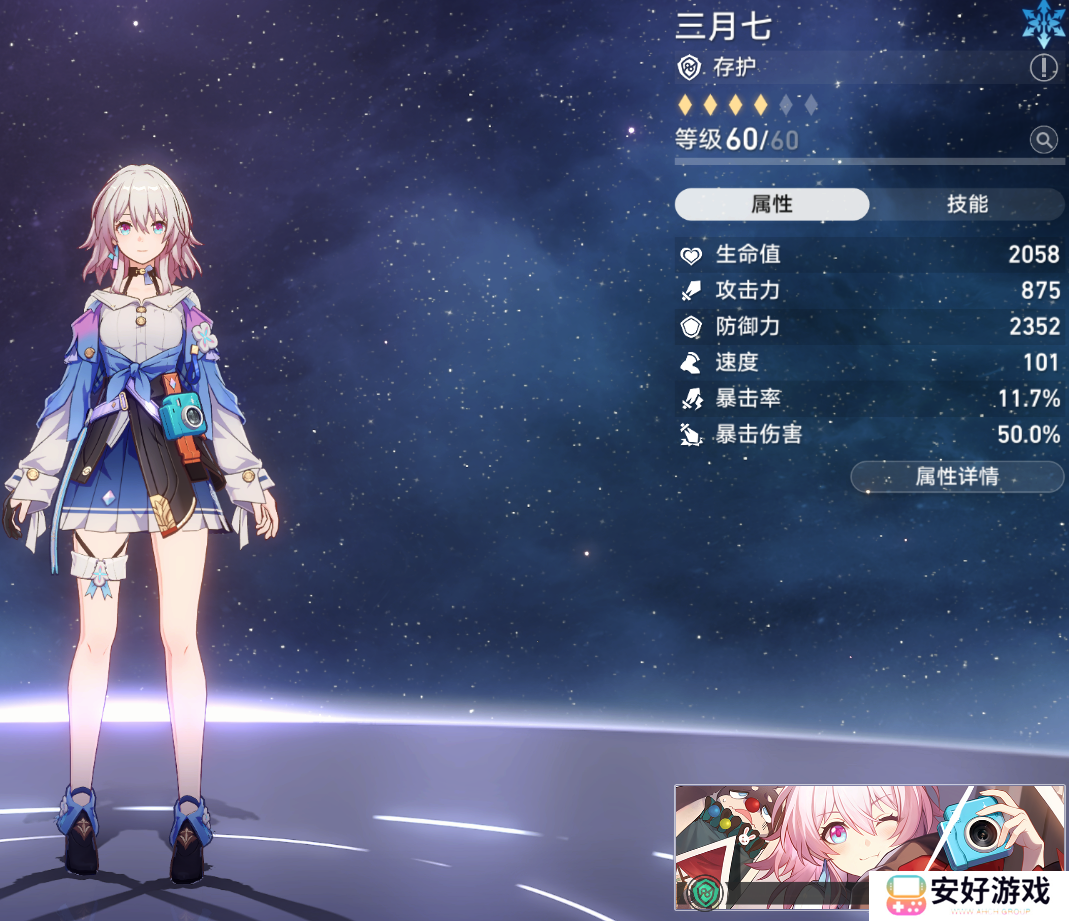Click the 存护 path shield icon

pyautogui.click(x=689, y=68)
